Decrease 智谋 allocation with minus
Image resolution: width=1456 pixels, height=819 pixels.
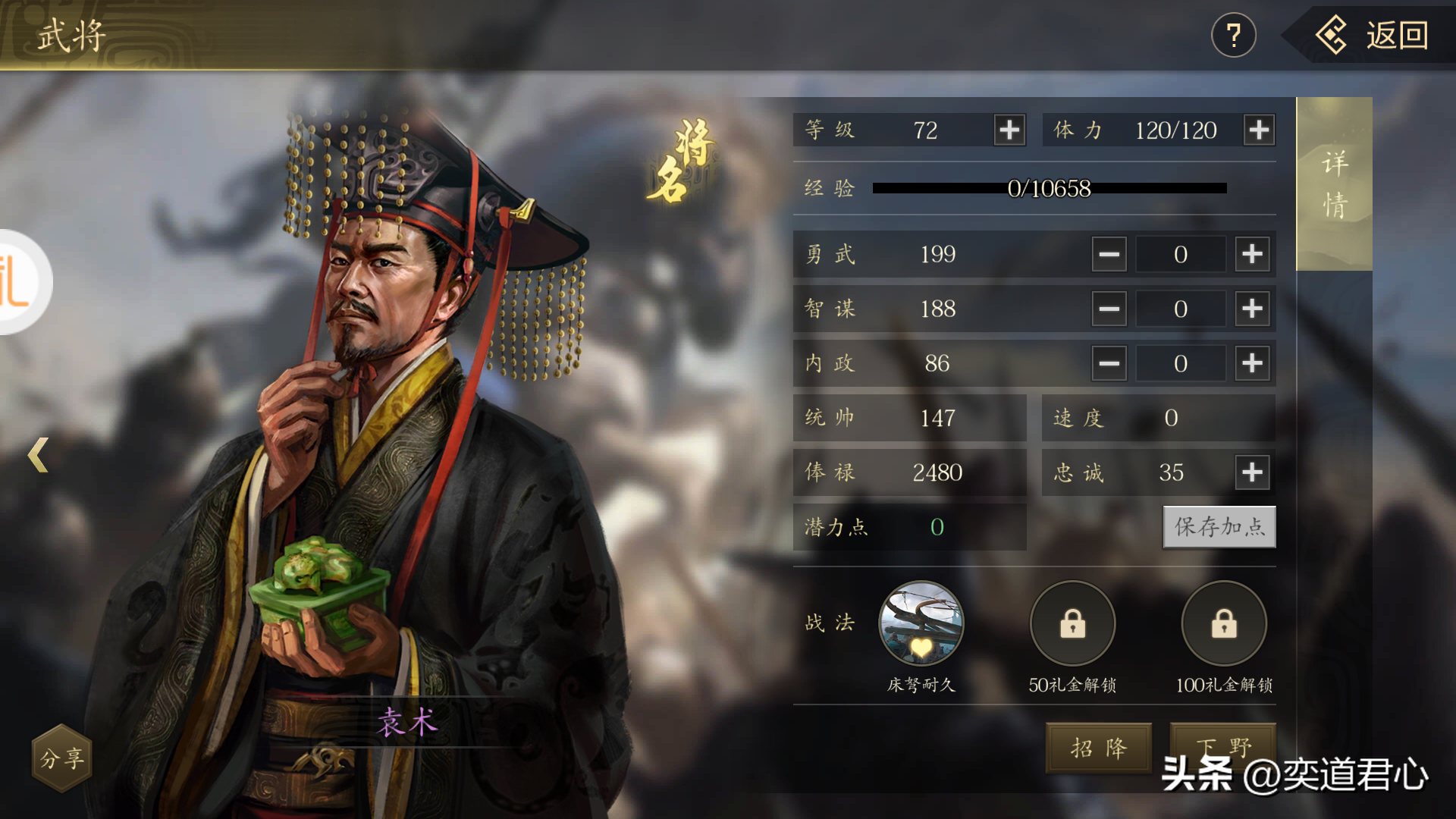click(x=1109, y=309)
